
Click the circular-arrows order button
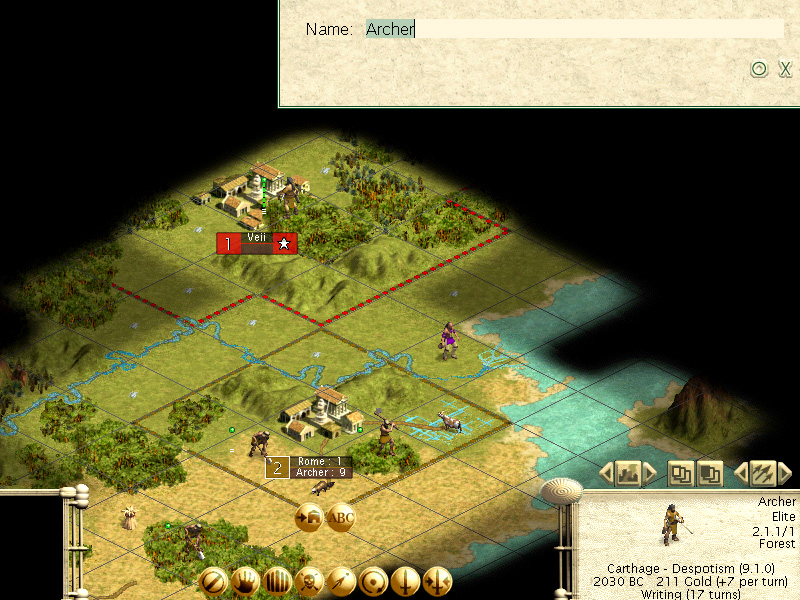(373, 581)
